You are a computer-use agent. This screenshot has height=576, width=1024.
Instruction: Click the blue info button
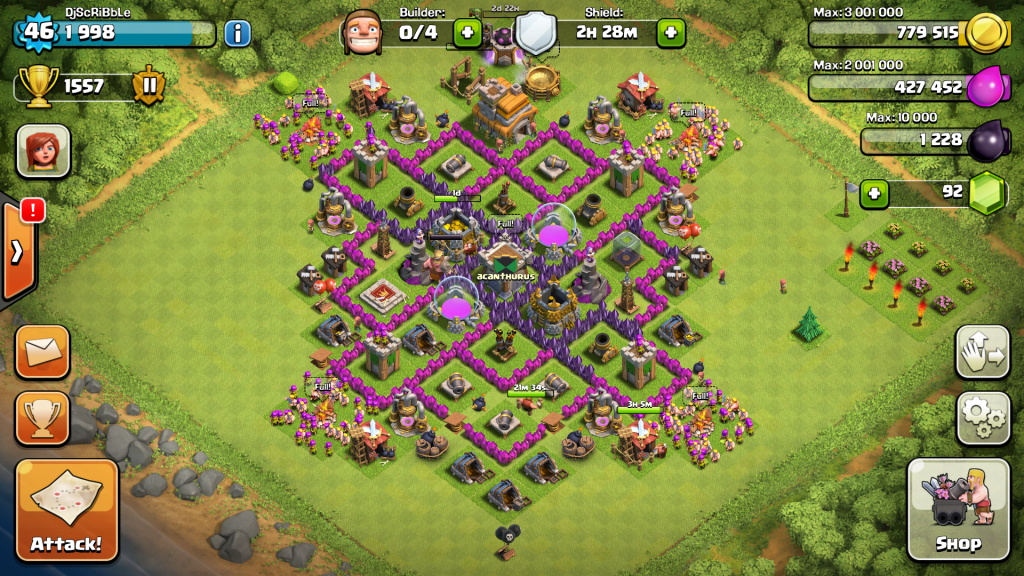tap(237, 33)
